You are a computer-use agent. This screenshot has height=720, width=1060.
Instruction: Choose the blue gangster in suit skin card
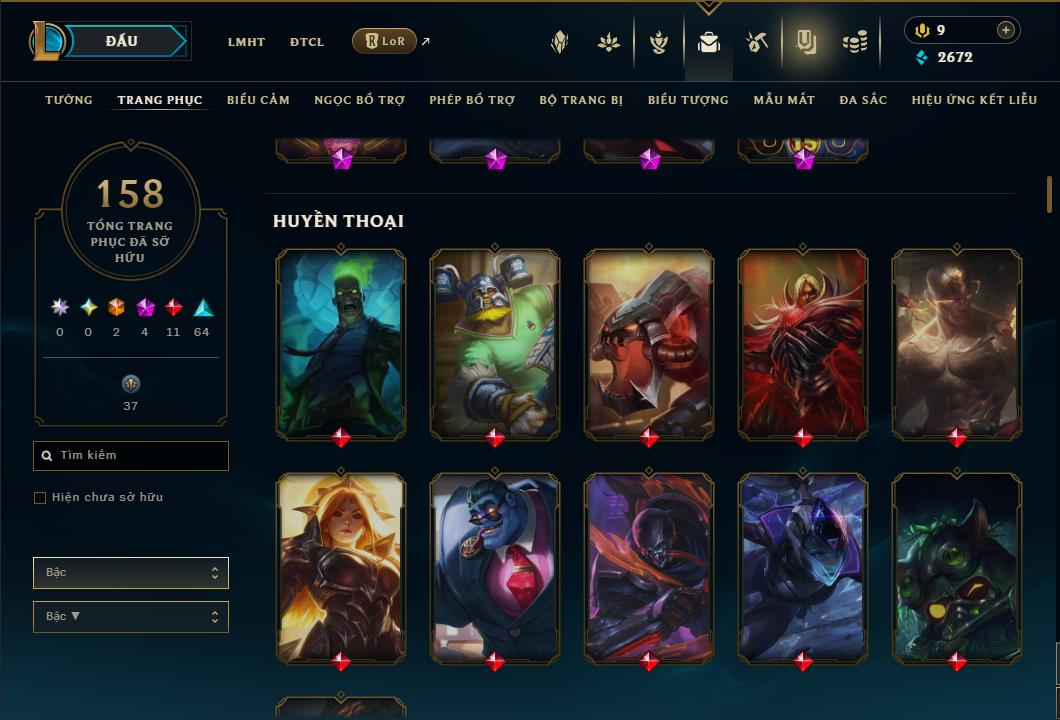[495, 567]
